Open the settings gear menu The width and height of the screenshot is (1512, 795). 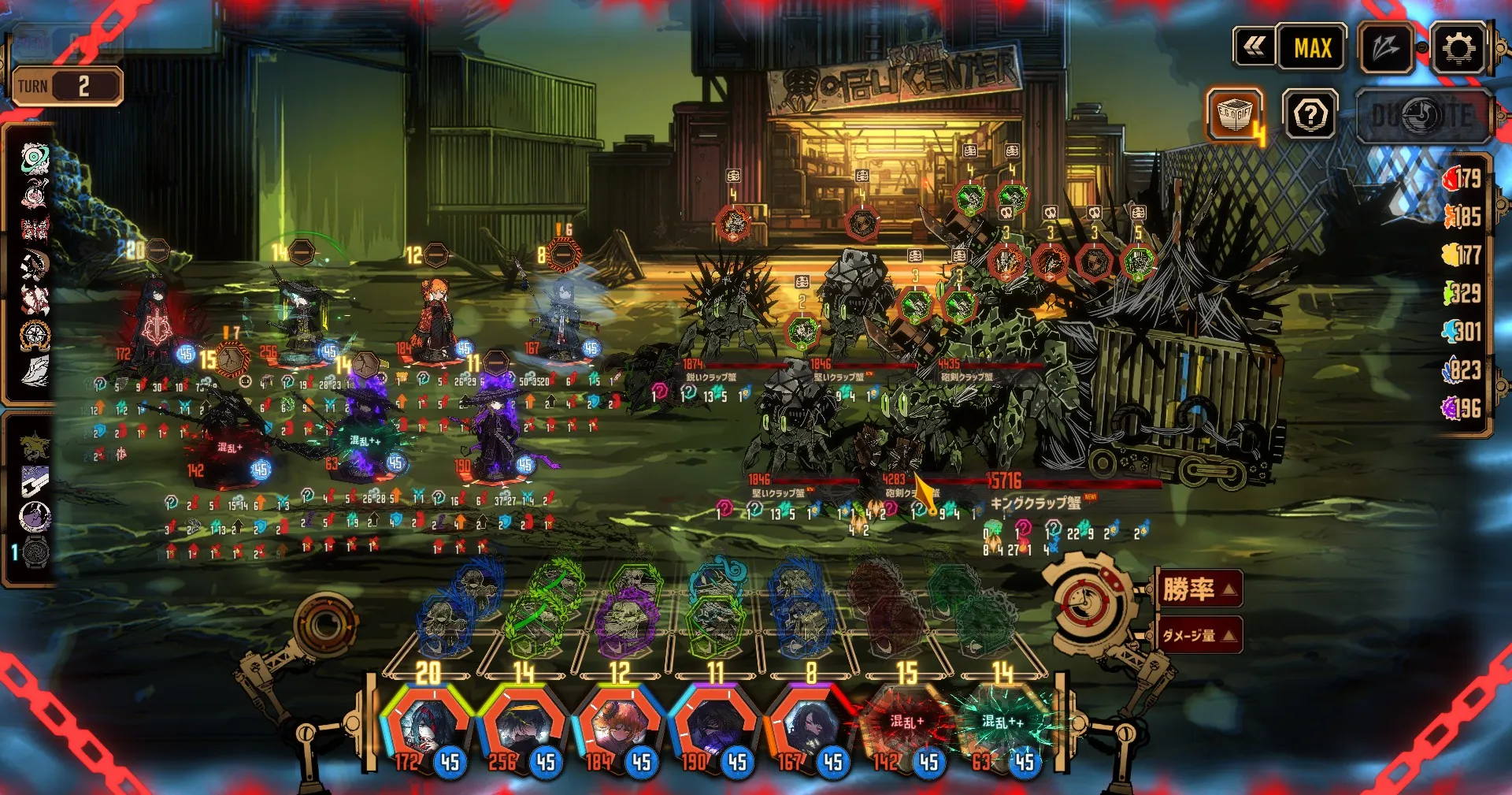[x=1458, y=49]
